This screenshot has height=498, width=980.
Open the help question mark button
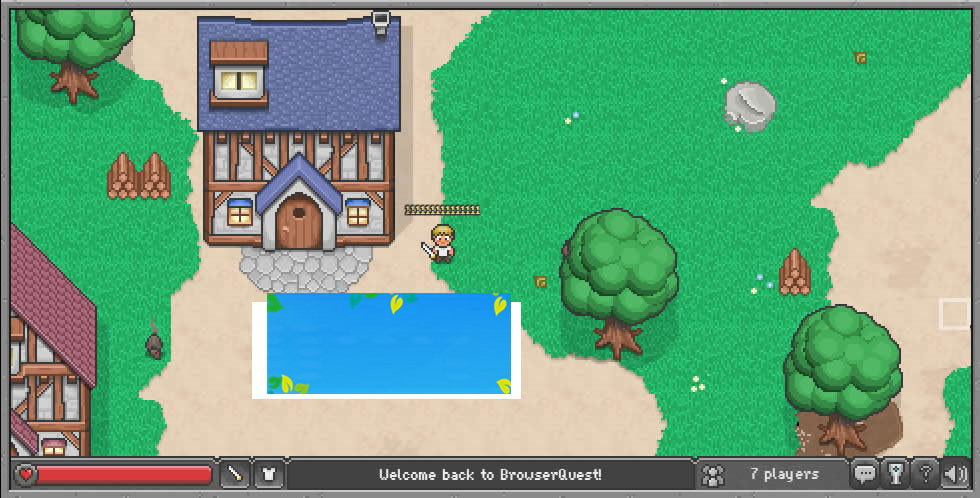(x=926, y=474)
